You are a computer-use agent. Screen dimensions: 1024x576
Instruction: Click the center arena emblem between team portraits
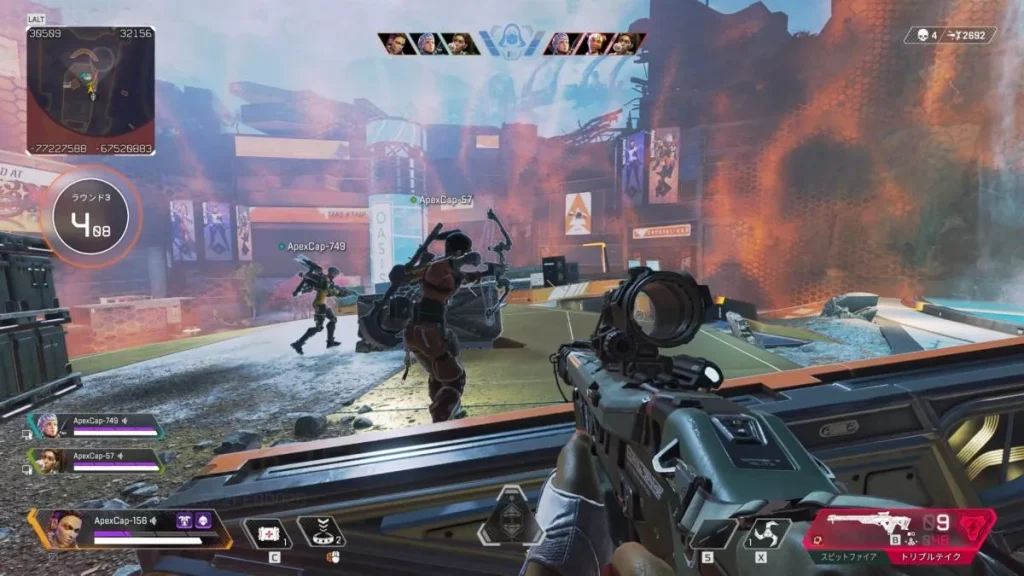pos(511,43)
